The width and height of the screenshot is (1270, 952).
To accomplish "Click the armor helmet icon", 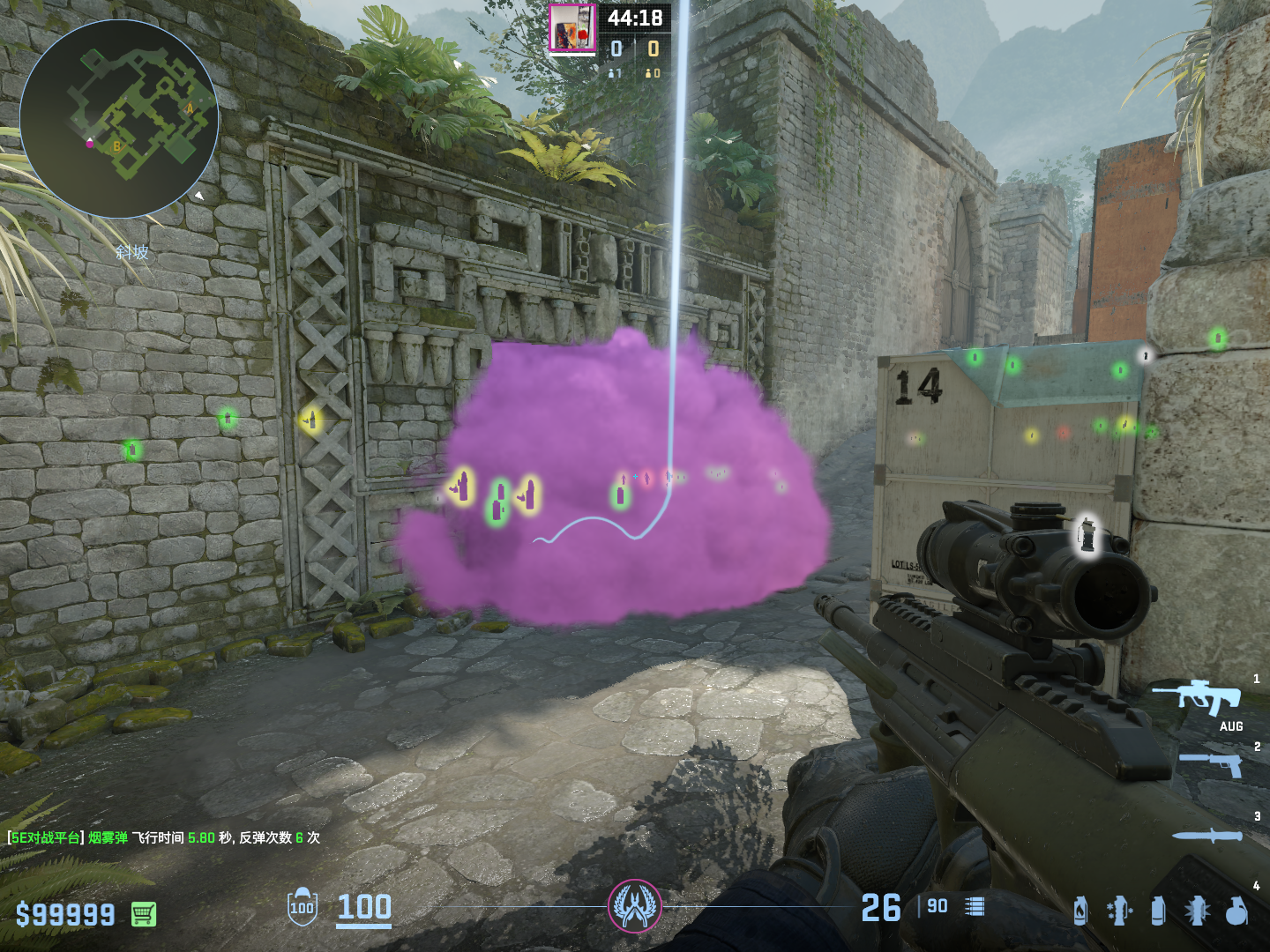I will (302, 906).
